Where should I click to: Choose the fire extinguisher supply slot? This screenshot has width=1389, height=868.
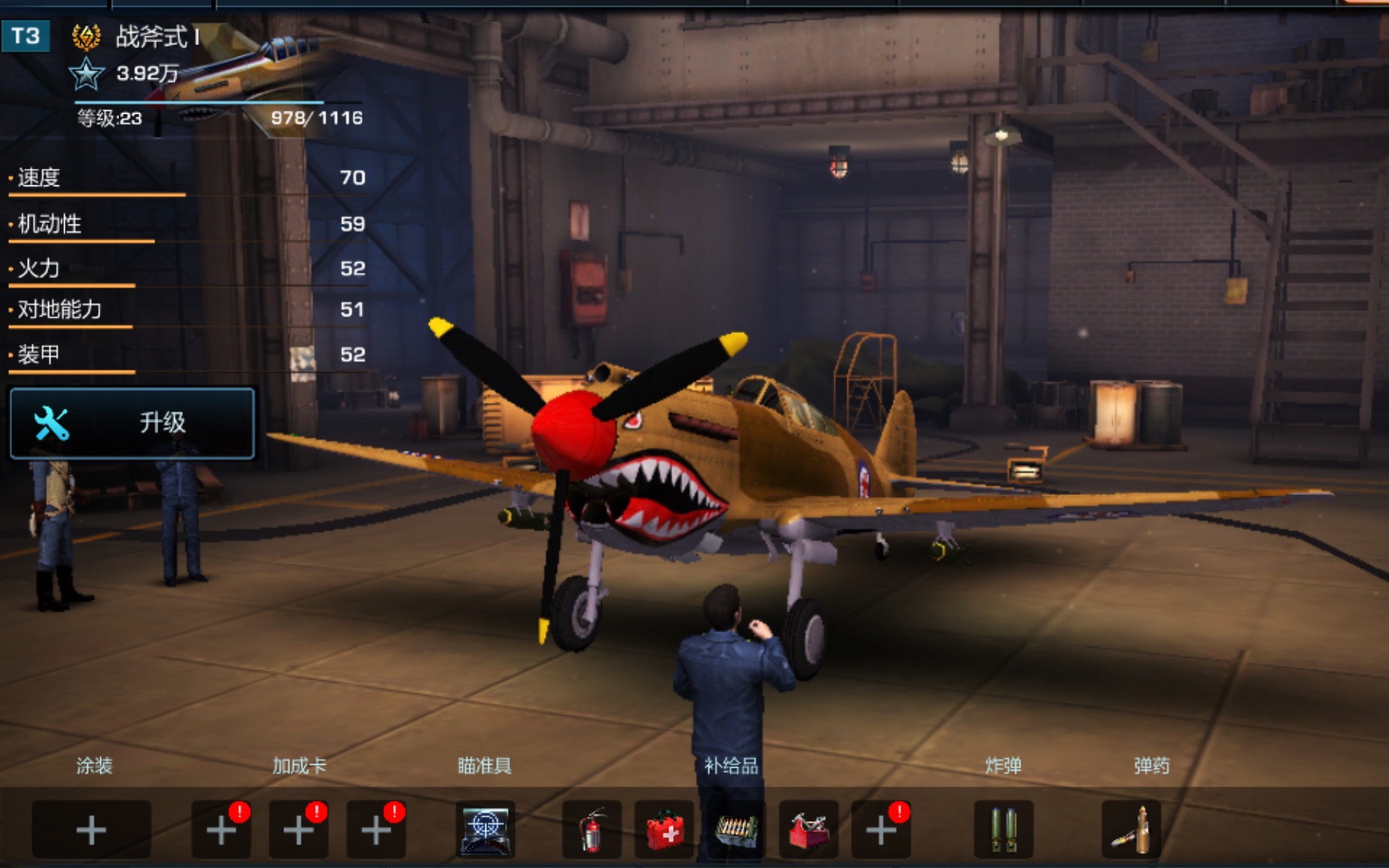click(592, 830)
